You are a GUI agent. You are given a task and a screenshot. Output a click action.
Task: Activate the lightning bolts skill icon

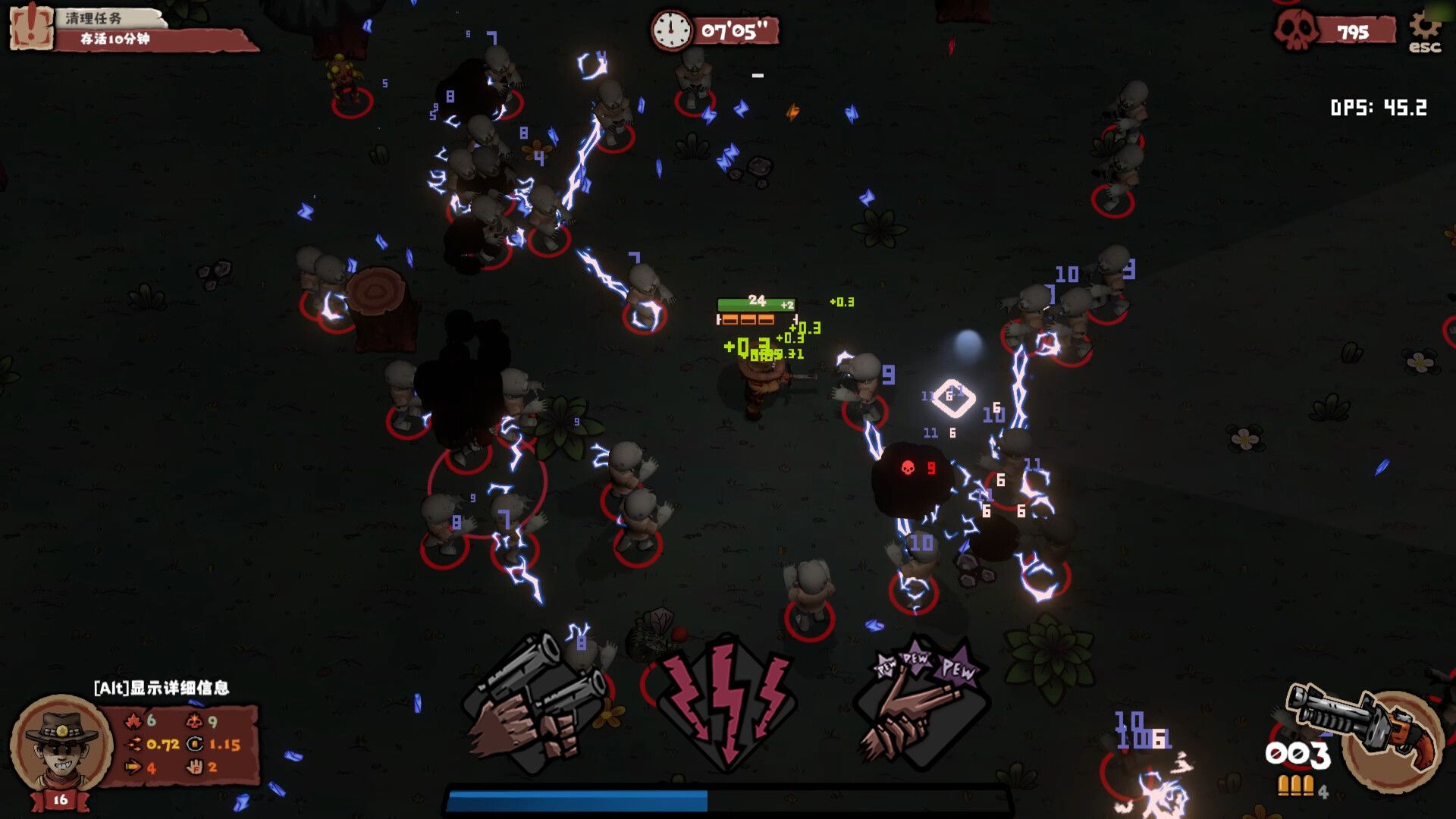pos(726,703)
